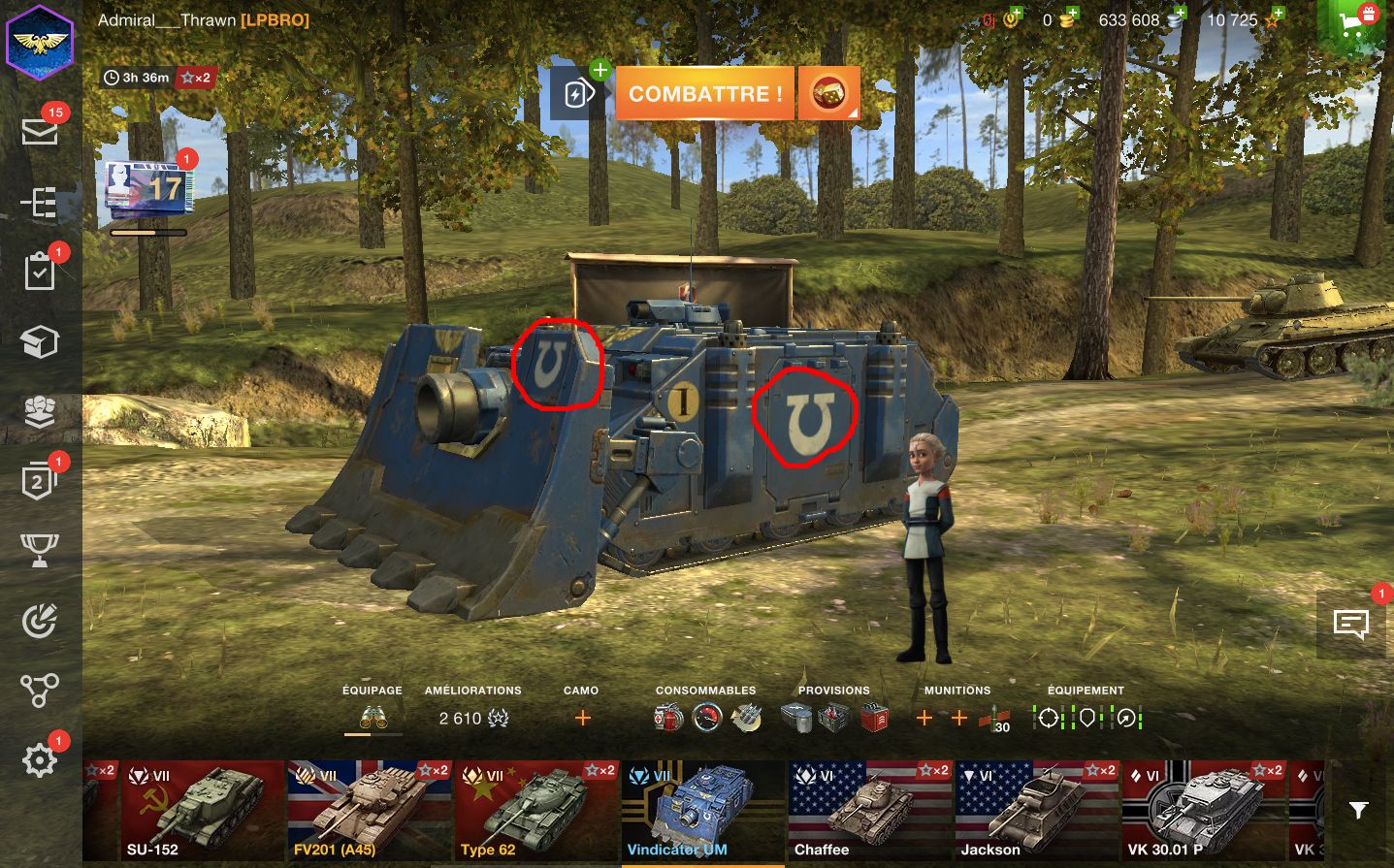Open the challenges target icon

pyautogui.click(x=40, y=620)
